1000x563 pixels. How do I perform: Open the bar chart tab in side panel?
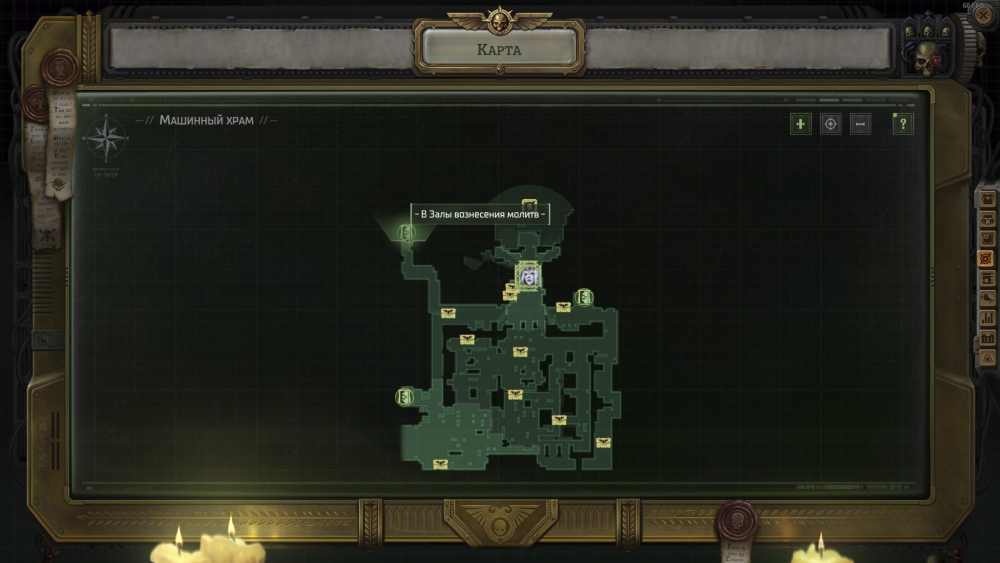click(x=987, y=318)
